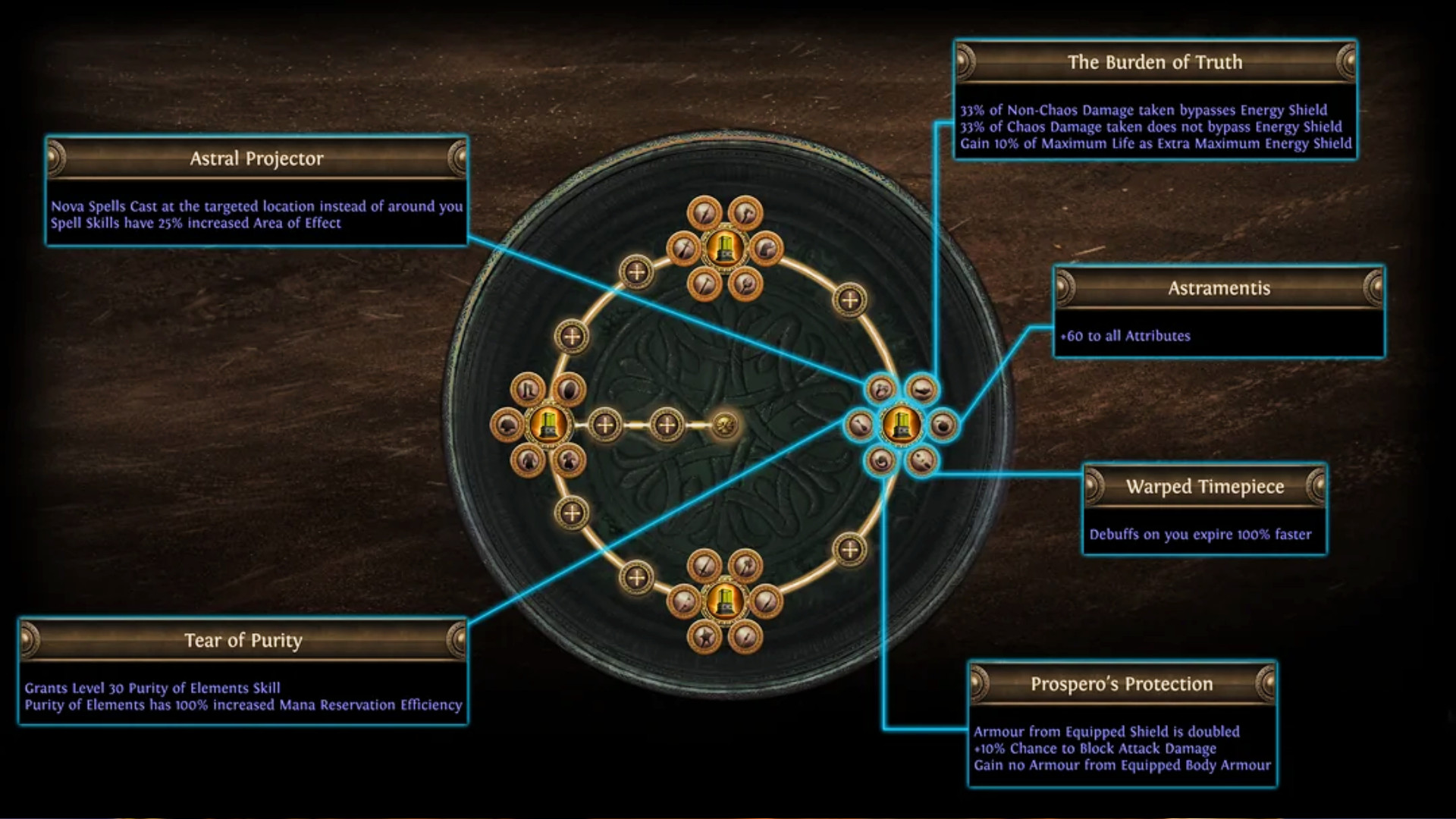Image resolution: width=1456 pixels, height=819 pixels.
Task: Select the helmet passive node in left cluster
Action: click(507, 424)
